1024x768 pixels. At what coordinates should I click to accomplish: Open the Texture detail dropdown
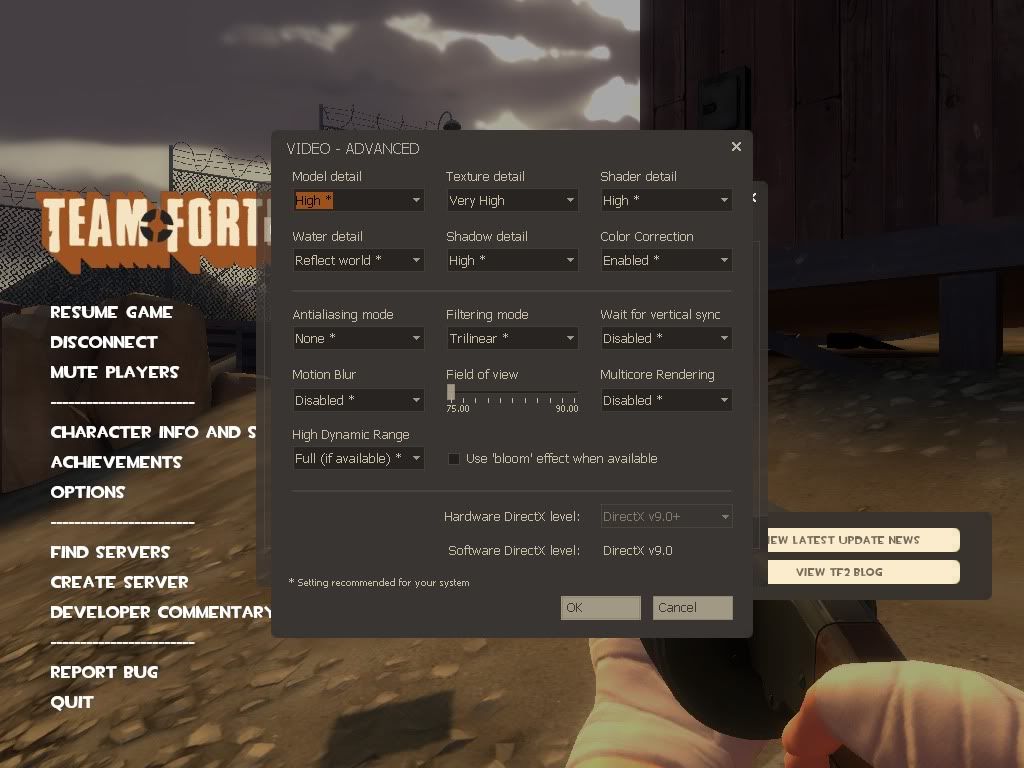pos(512,201)
